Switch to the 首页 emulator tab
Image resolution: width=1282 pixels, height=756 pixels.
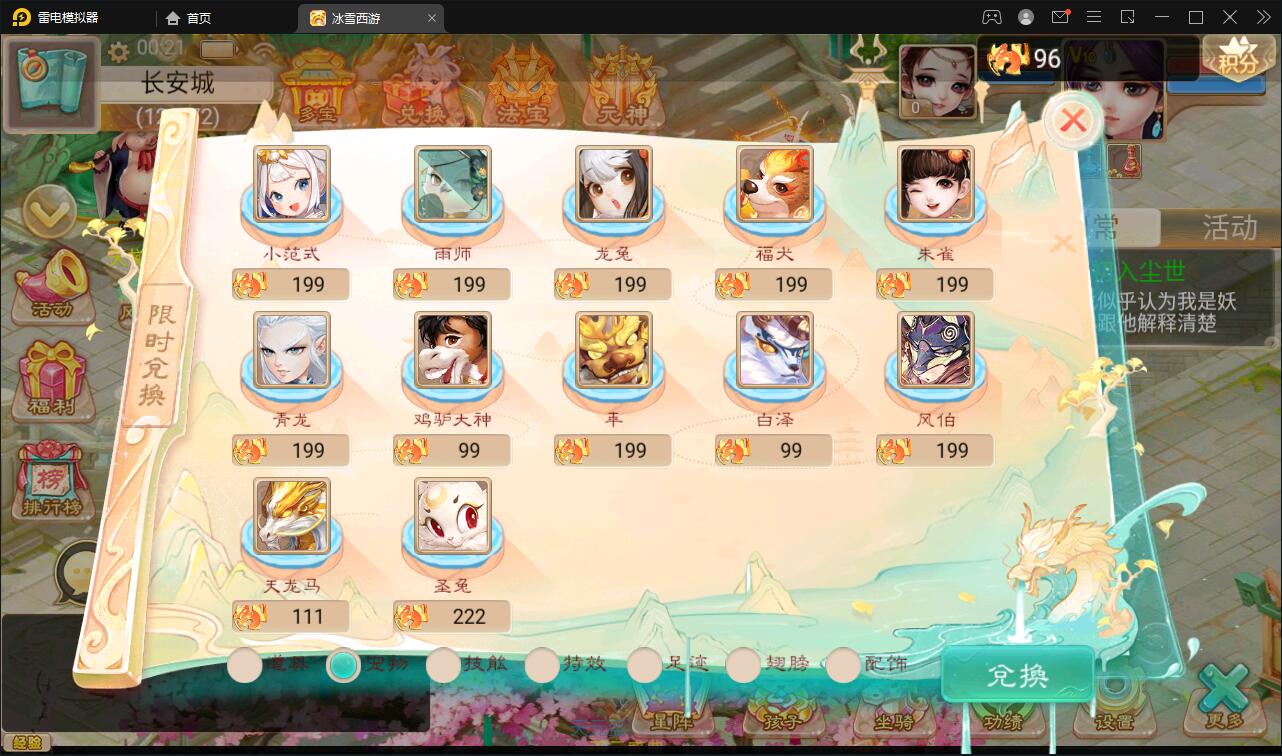click(190, 17)
